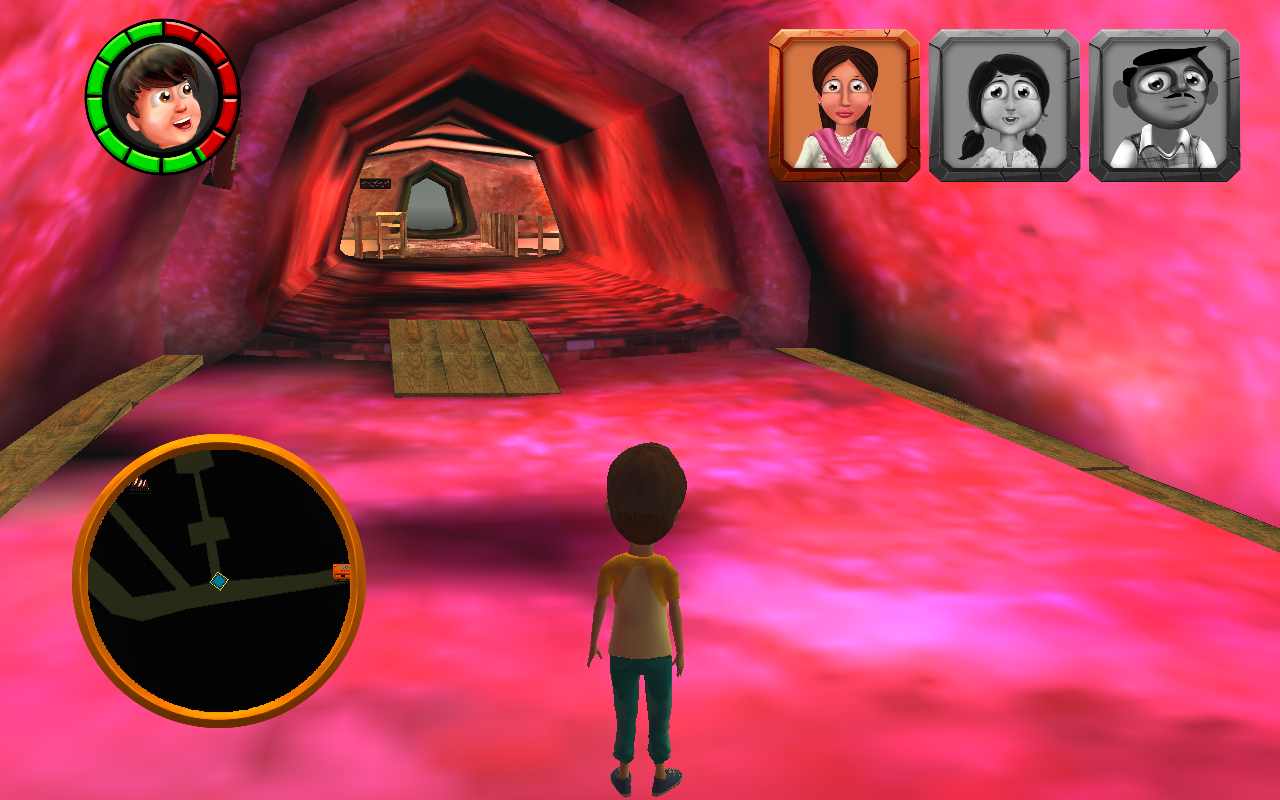Enter the dark doorway at the tunnel's end
This screenshot has width=1280, height=800.
tap(430, 205)
